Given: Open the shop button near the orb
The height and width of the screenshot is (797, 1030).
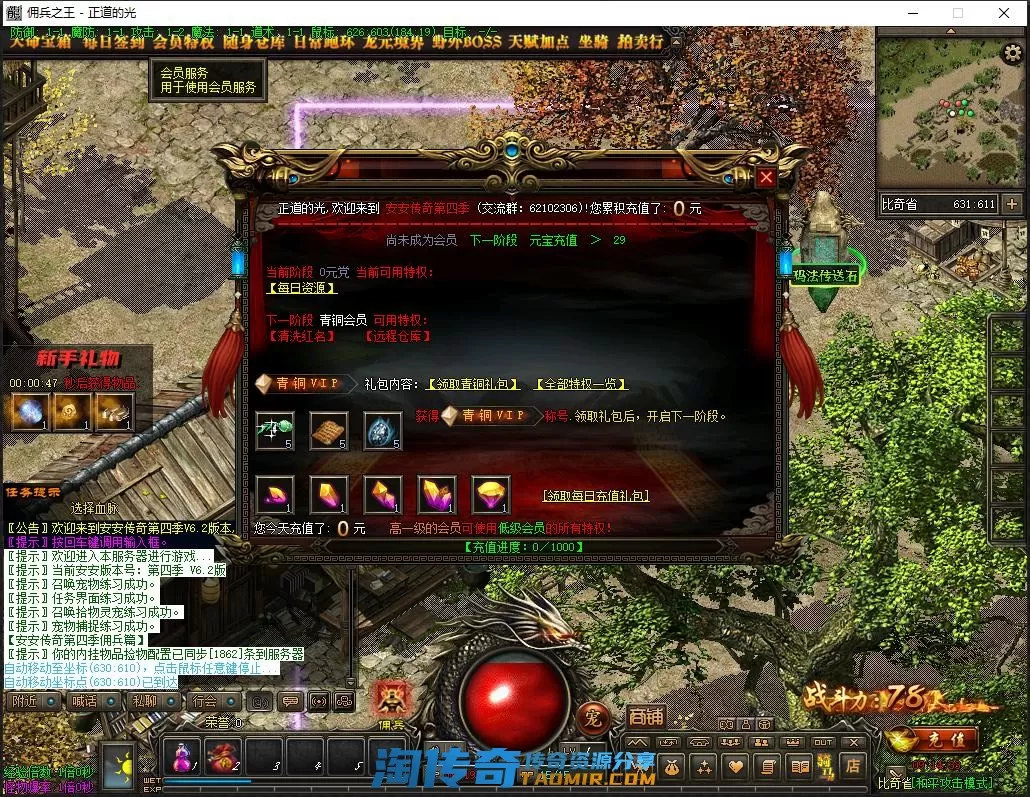Looking at the screenshot, I should click(x=646, y=716).
